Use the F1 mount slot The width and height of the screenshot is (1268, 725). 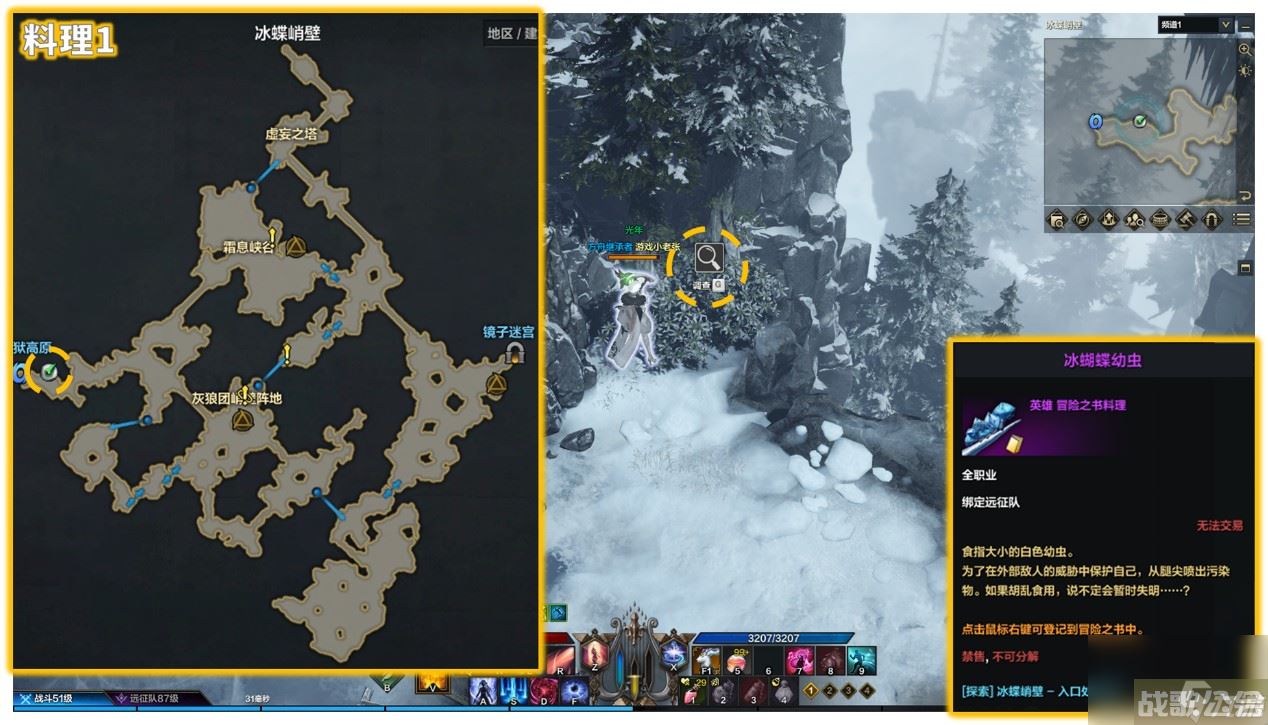tap(707, 661)
